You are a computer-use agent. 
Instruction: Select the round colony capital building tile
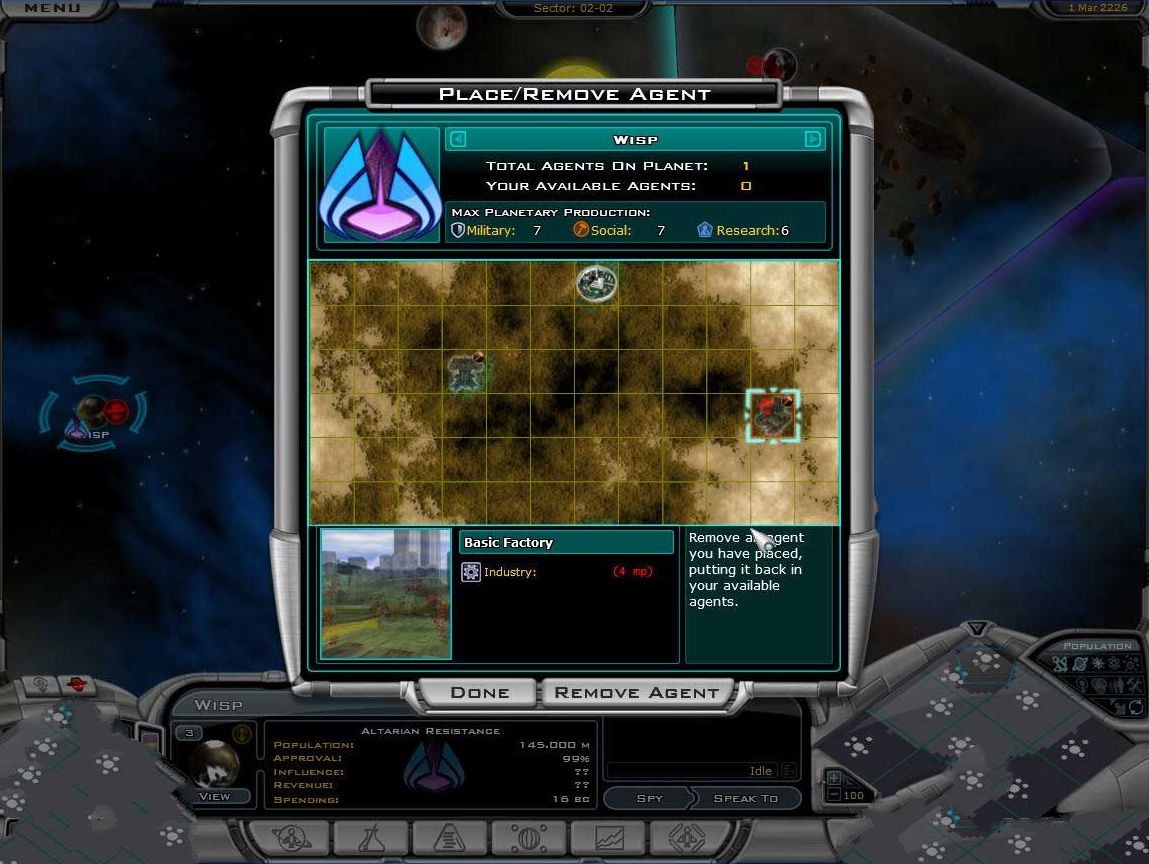596,284
